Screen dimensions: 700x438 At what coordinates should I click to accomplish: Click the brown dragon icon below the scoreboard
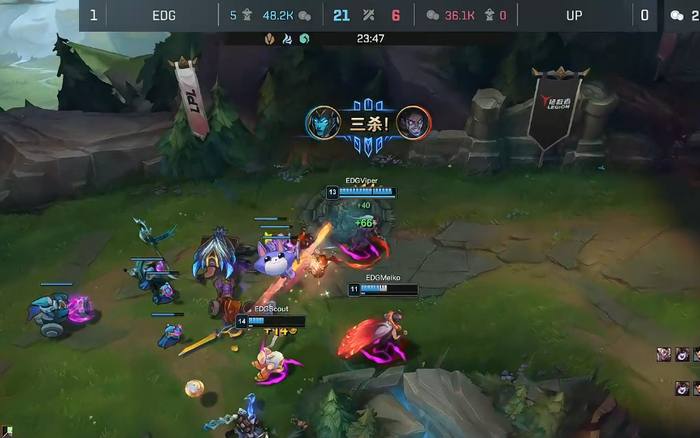pyautogui.click(x=270, y=39)
